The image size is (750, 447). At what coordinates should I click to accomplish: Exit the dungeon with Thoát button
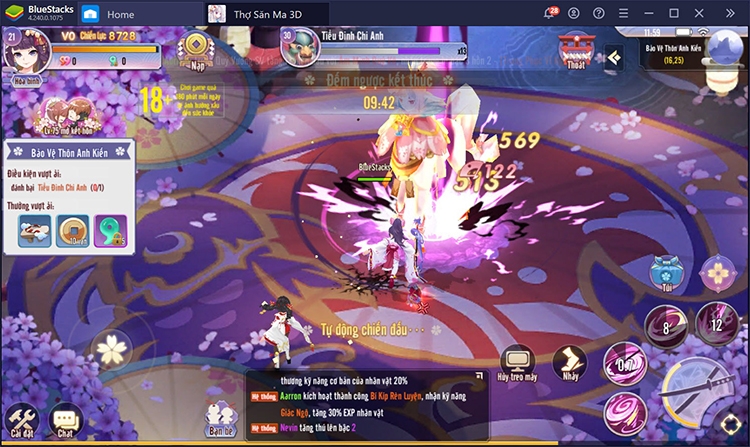[576, 48]
